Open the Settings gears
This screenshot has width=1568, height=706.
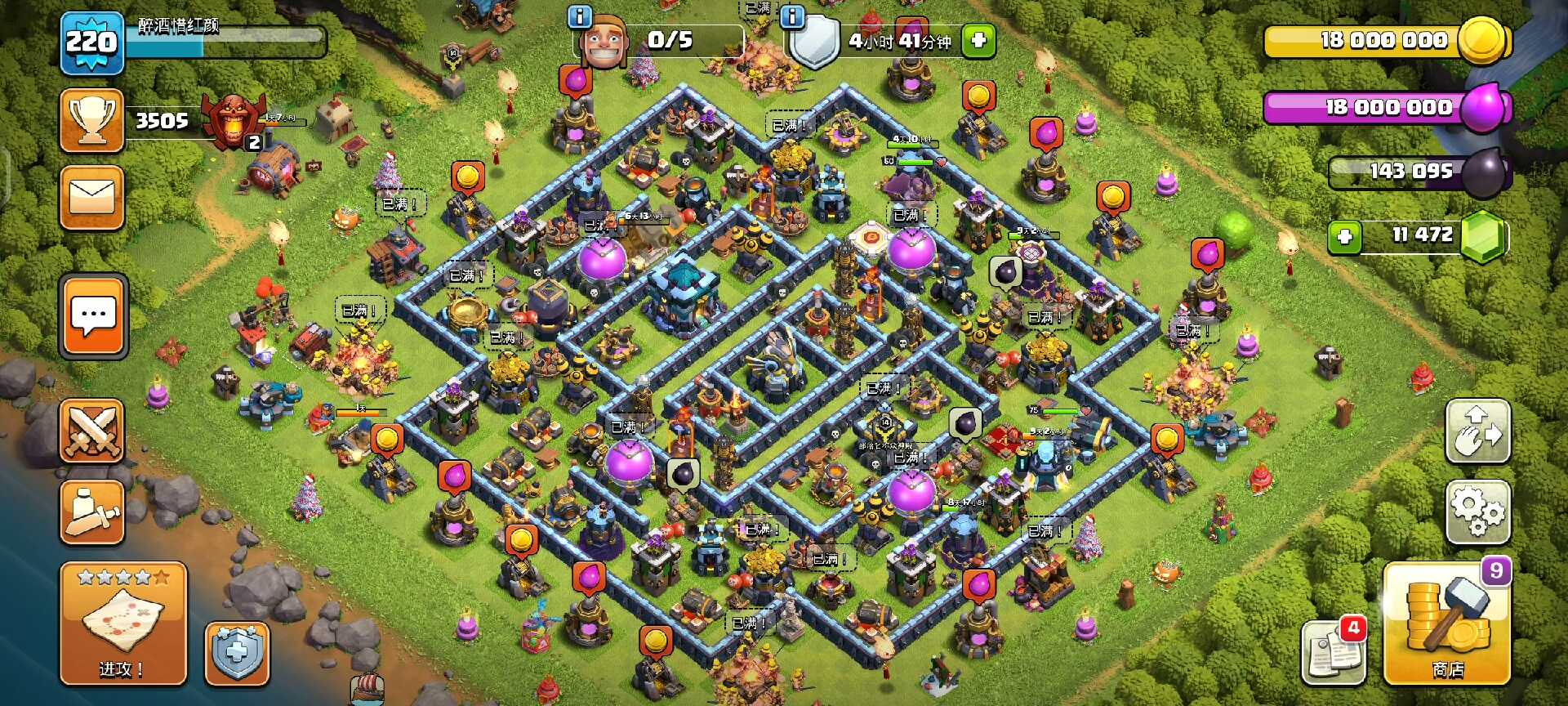pyautogui.click(x=1477, y=512)
